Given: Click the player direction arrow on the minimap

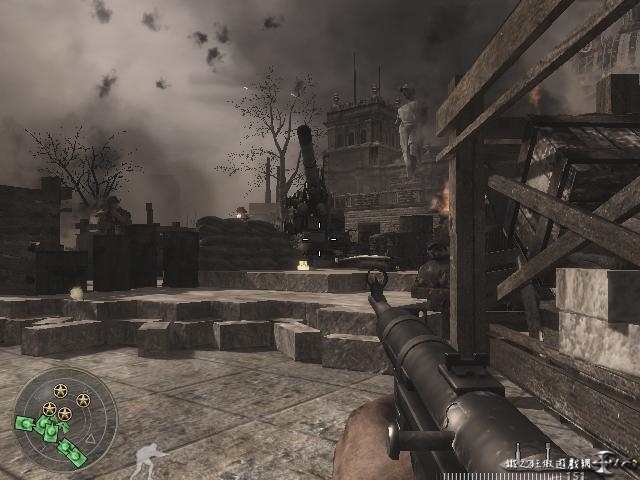Looking at the screenshot, I should [90, 438].
